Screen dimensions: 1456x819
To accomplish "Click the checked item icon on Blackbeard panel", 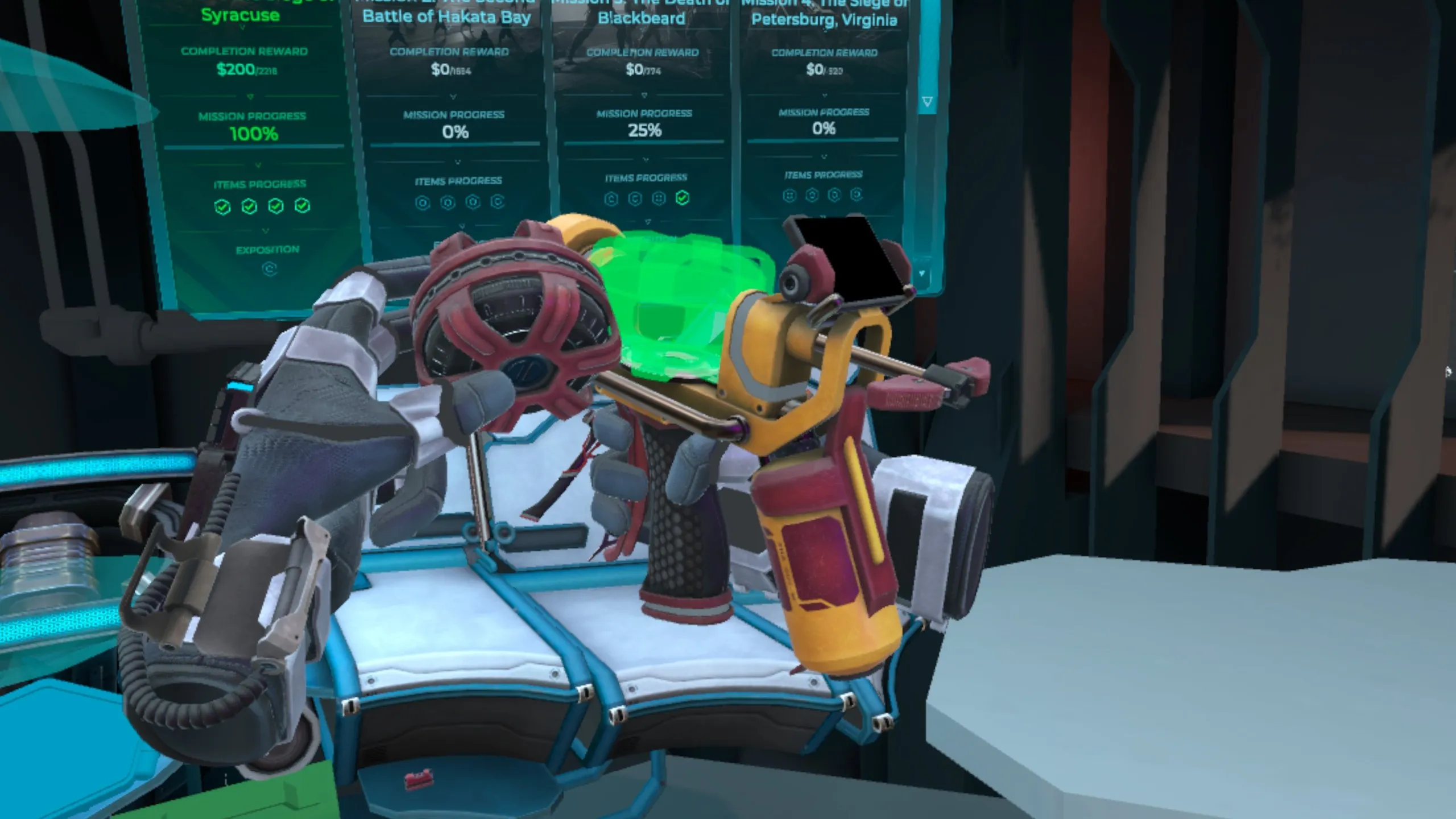I will pyautogui.click(x=682, y=199).
